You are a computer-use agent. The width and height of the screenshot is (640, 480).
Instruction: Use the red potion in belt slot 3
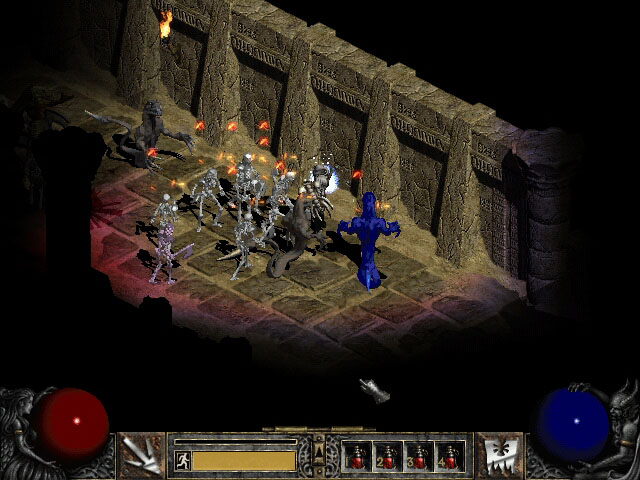tap(418, 456)
